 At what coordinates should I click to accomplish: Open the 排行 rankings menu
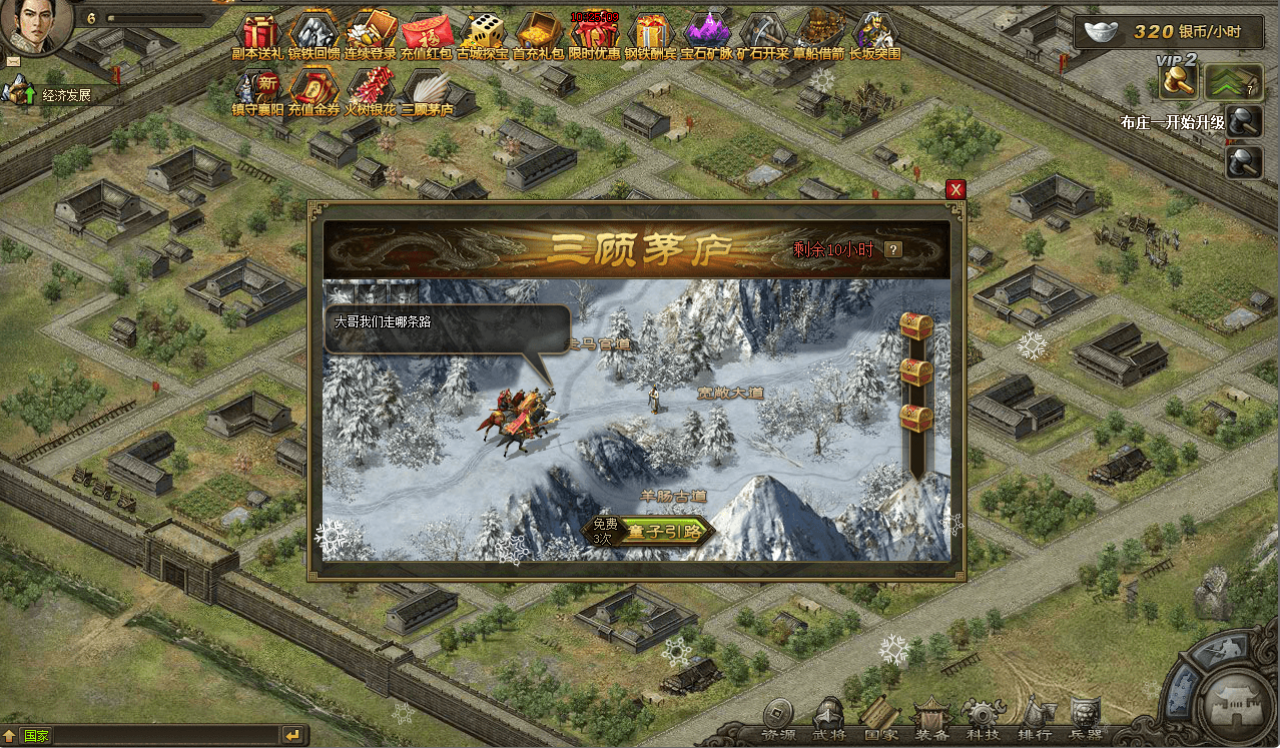1035,718
